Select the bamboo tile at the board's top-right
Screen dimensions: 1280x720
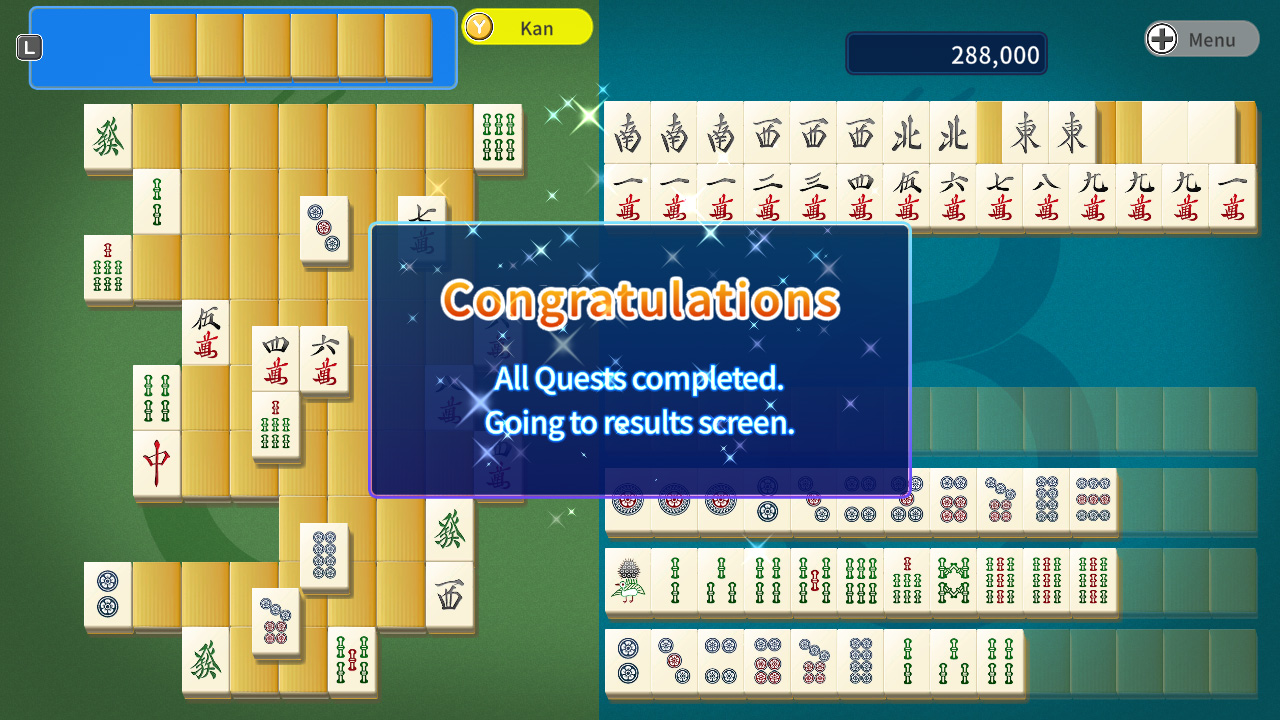tap(497, 139)
